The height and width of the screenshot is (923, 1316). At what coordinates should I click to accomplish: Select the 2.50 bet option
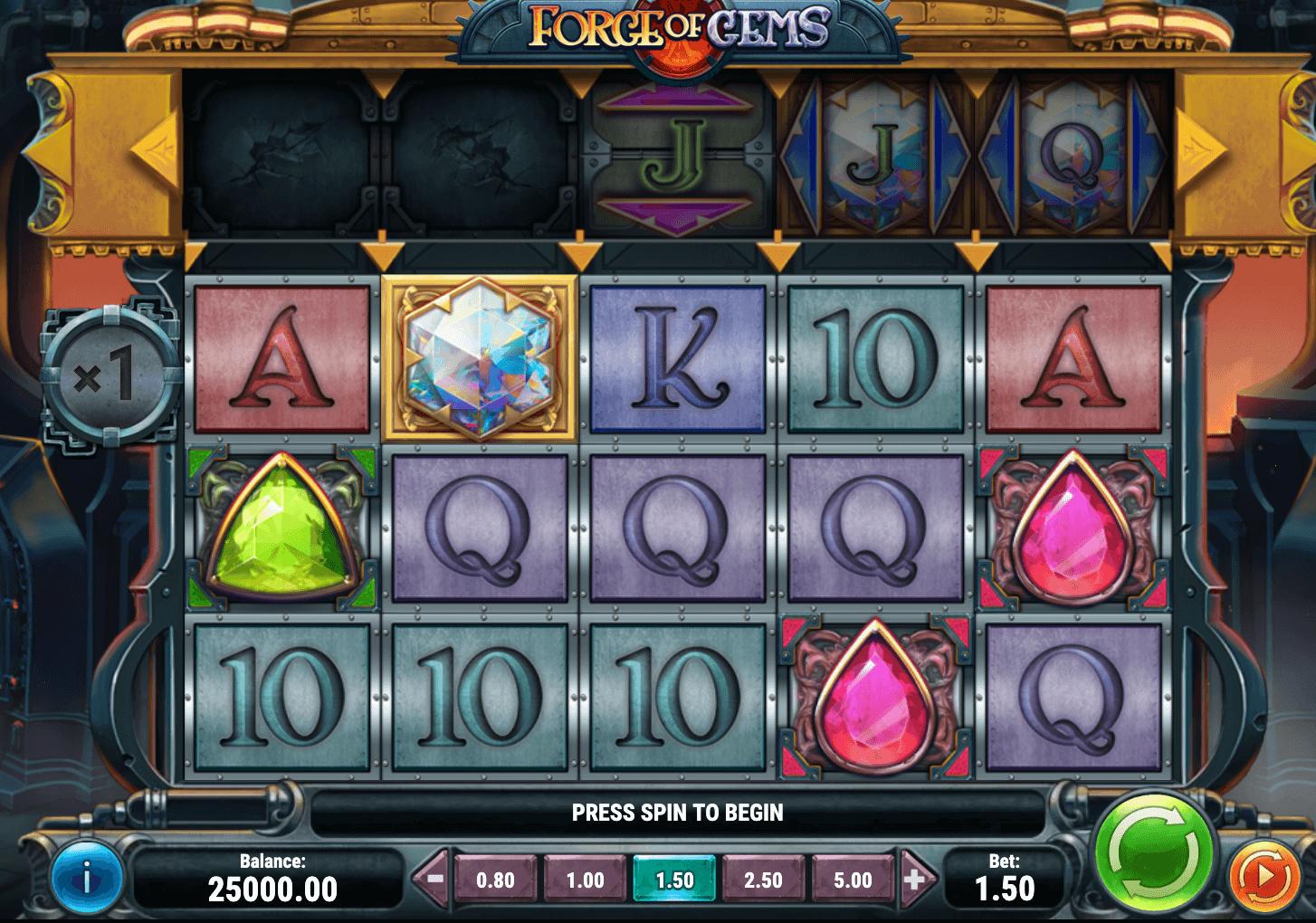tap(763, 879)
